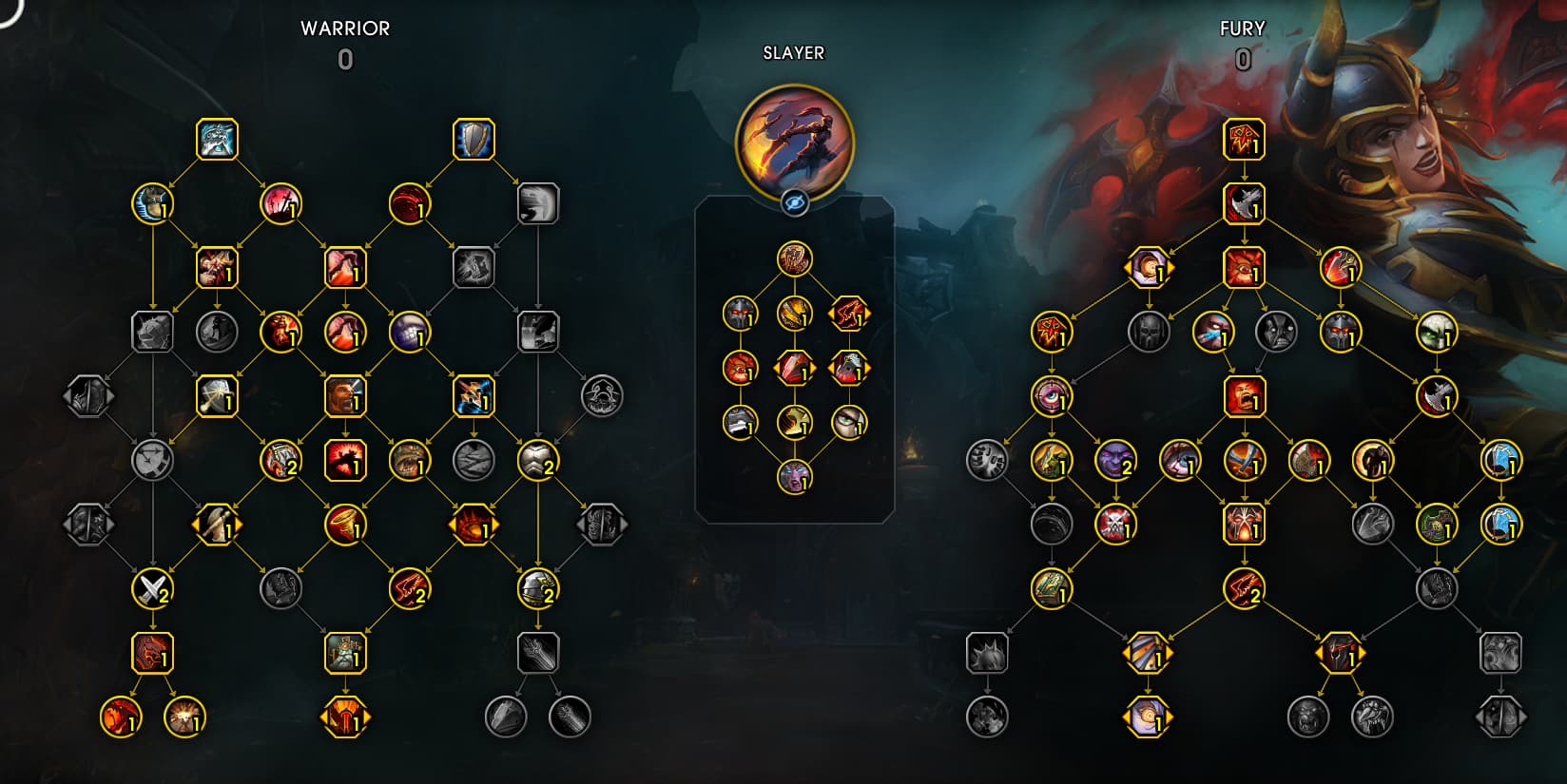
Task: Select the top Fury tree talent node
Action: (1244, 140)
